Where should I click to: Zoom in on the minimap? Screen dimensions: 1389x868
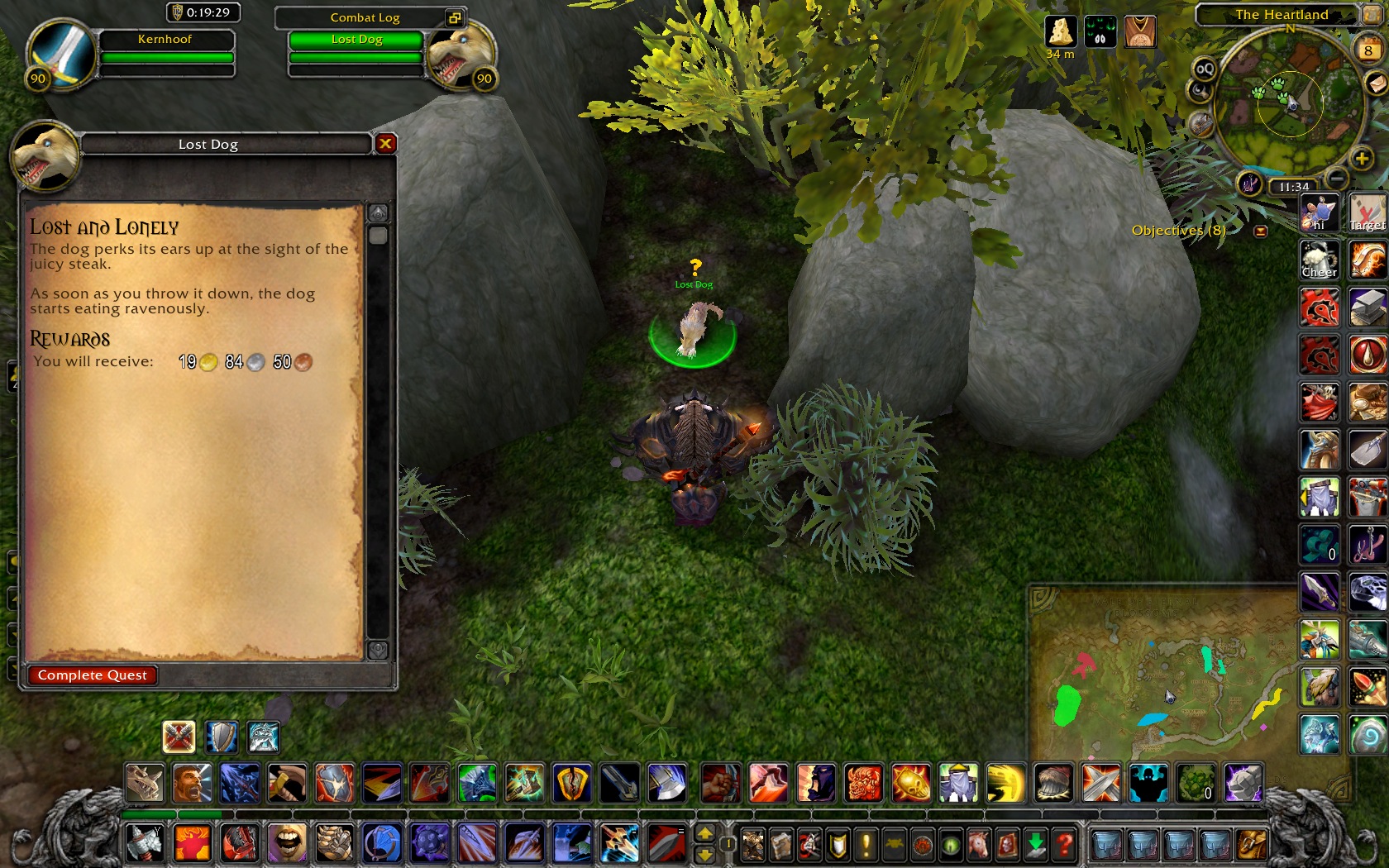1361,158
